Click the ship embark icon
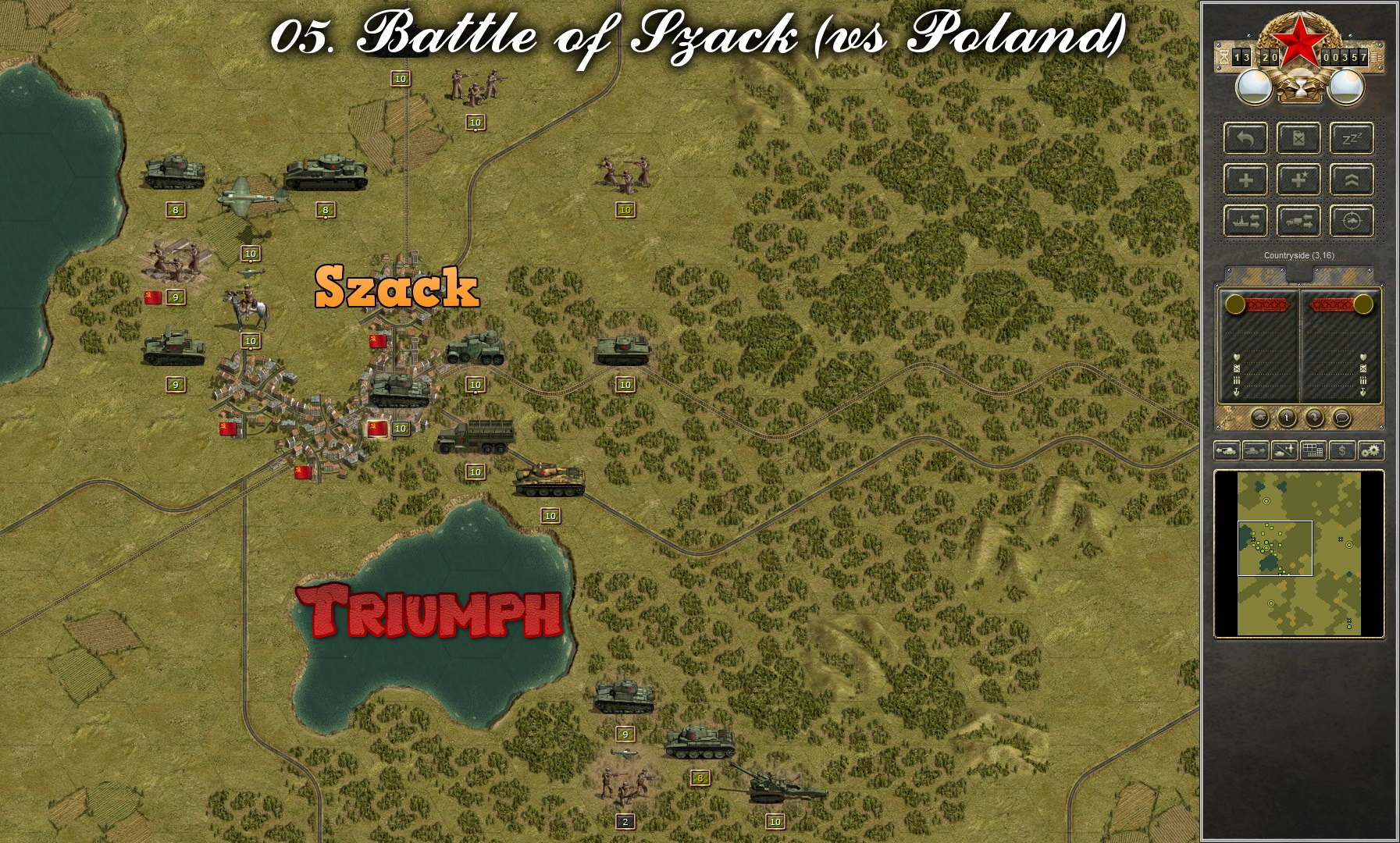 (1245, 222)
